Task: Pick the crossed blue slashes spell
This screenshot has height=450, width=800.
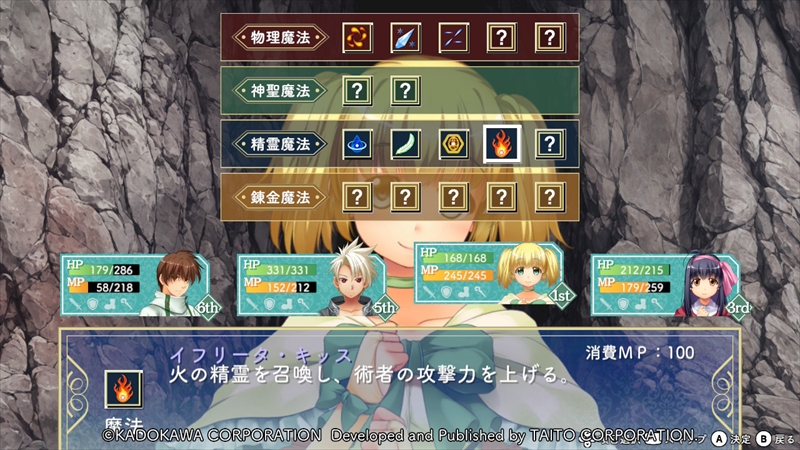Action: [x=452, y=38]
